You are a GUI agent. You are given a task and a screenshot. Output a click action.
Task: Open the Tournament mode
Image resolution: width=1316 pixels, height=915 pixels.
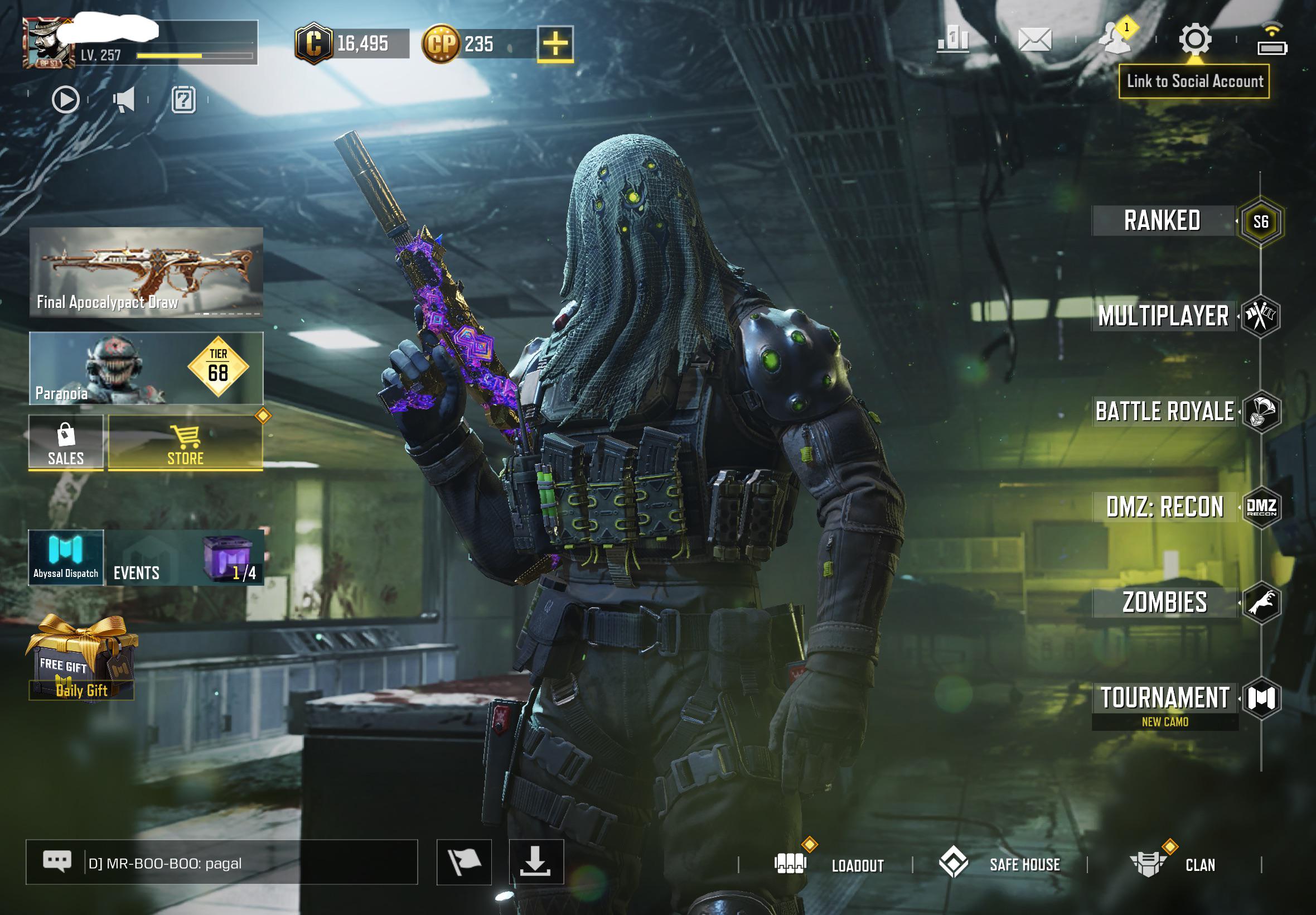pyautogui.click(x=1165, y=699)
